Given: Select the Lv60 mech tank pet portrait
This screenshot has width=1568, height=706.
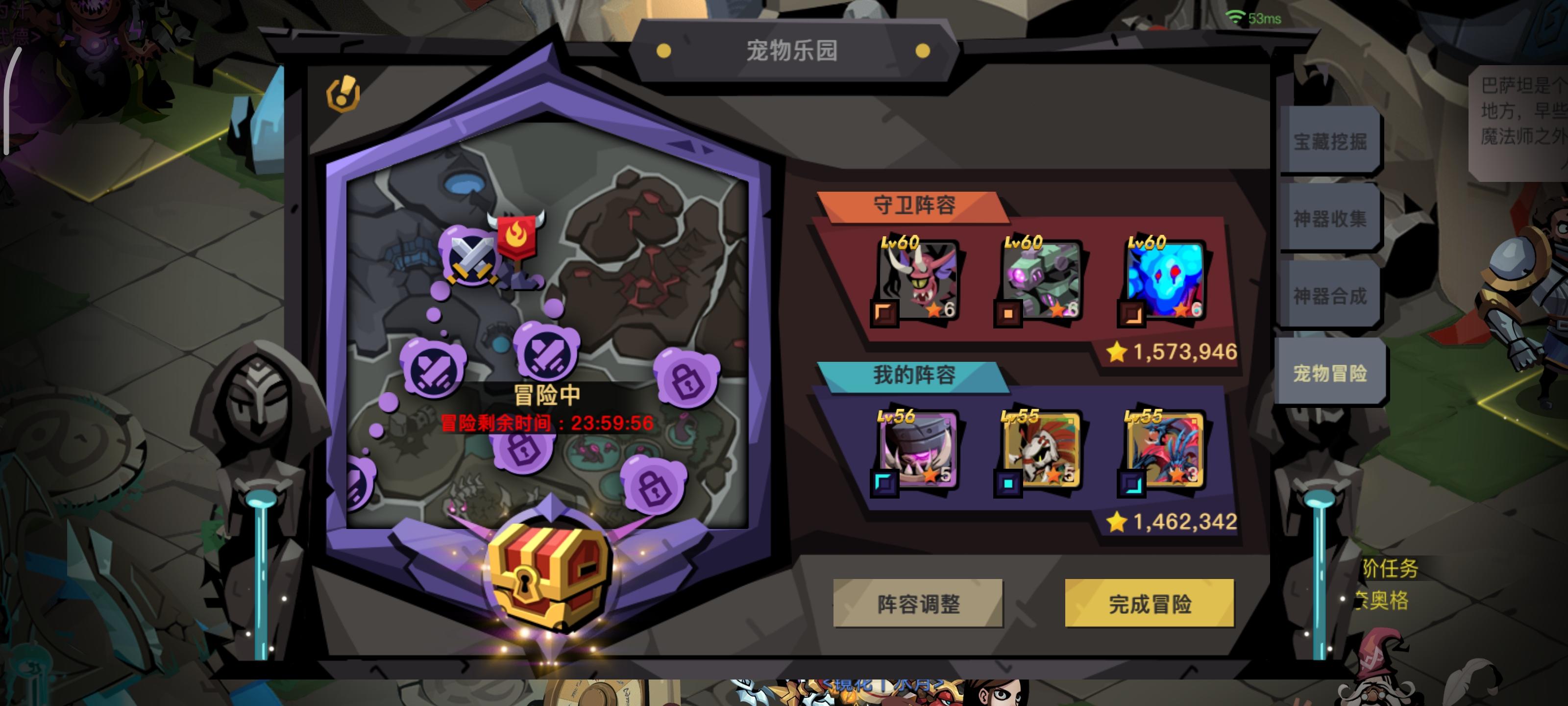Looking at the screenshot, I should pos(1042,280).
